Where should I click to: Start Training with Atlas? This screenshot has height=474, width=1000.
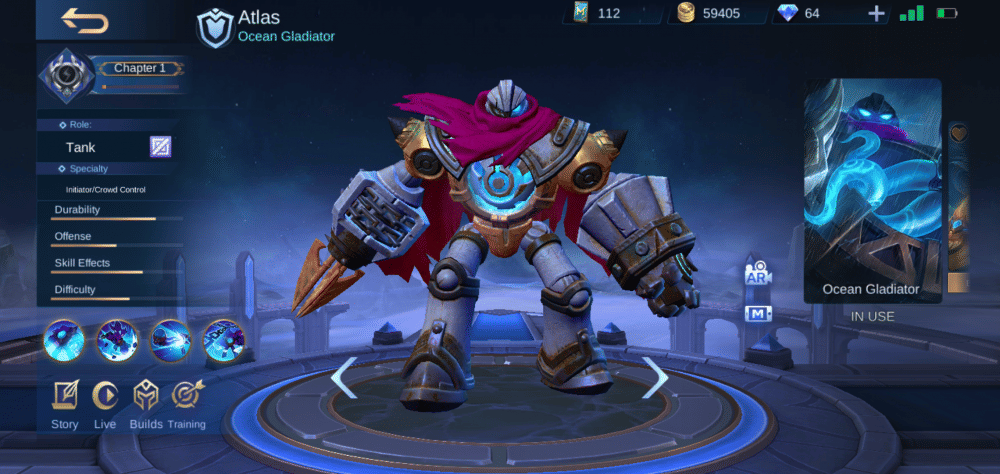click(x=186, y=404)
